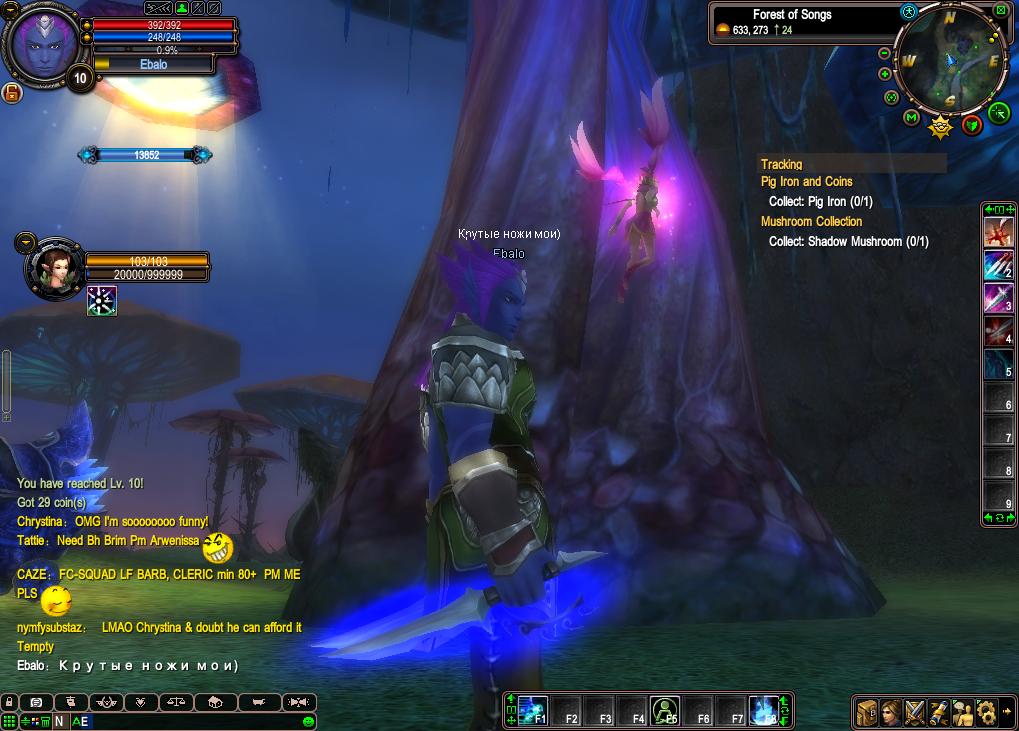Activate the meditation skill on F5

click(665, 711)
